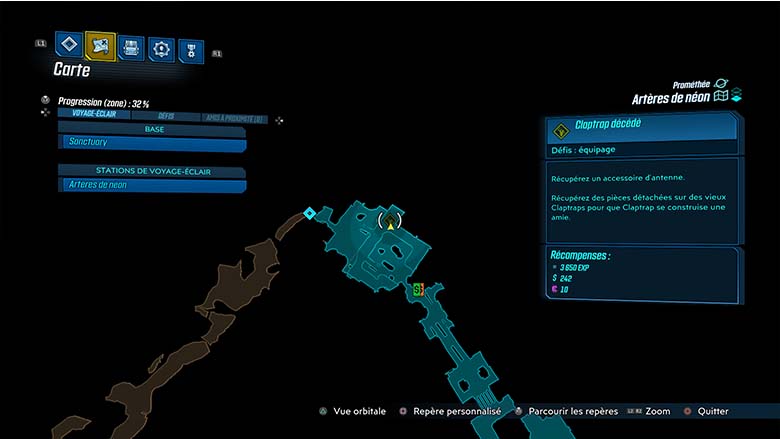Image resolution: width=780 pixels, height=439 pixels.
Task: Choose Sanctuary as fast-travel destination
Action: pos(152,144)
